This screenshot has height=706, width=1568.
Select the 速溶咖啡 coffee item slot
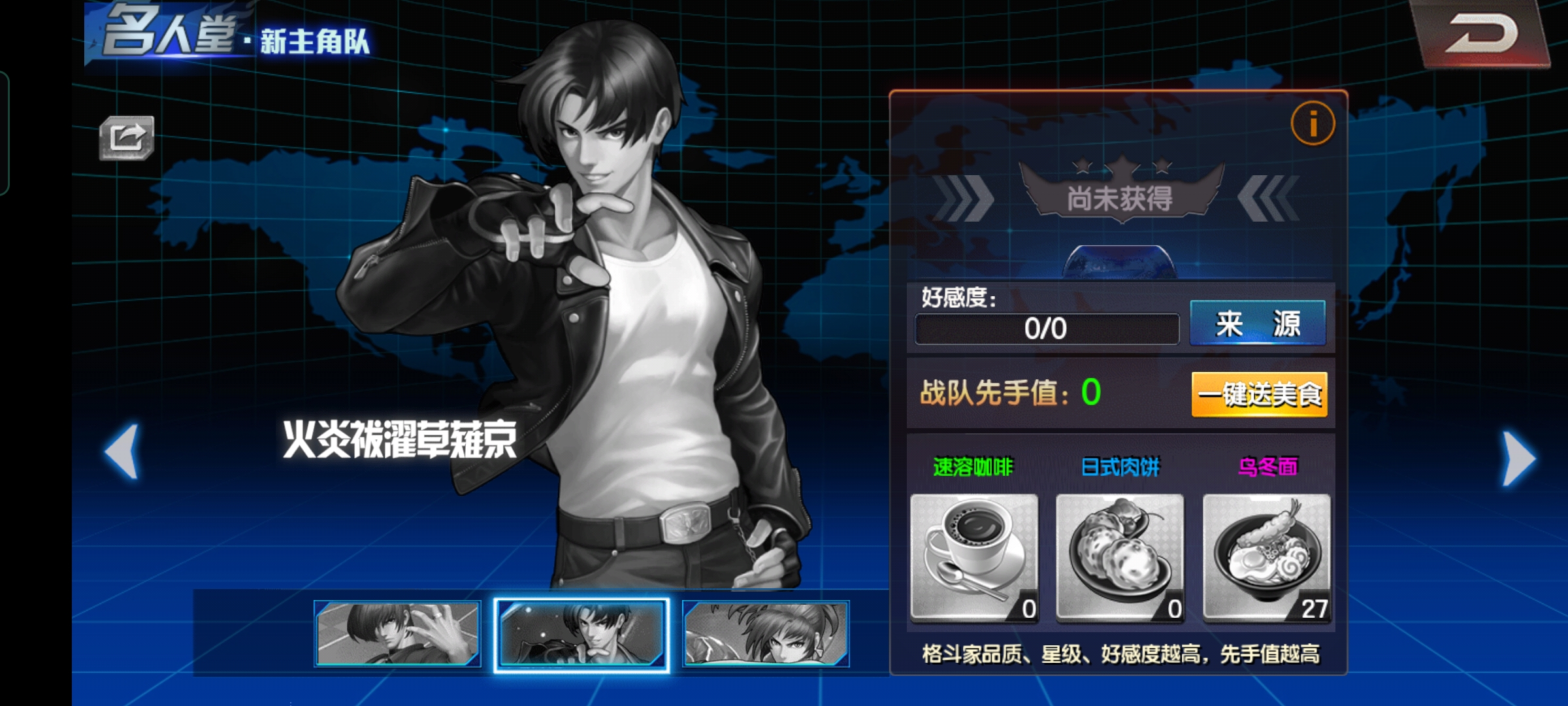pos(973,556)
